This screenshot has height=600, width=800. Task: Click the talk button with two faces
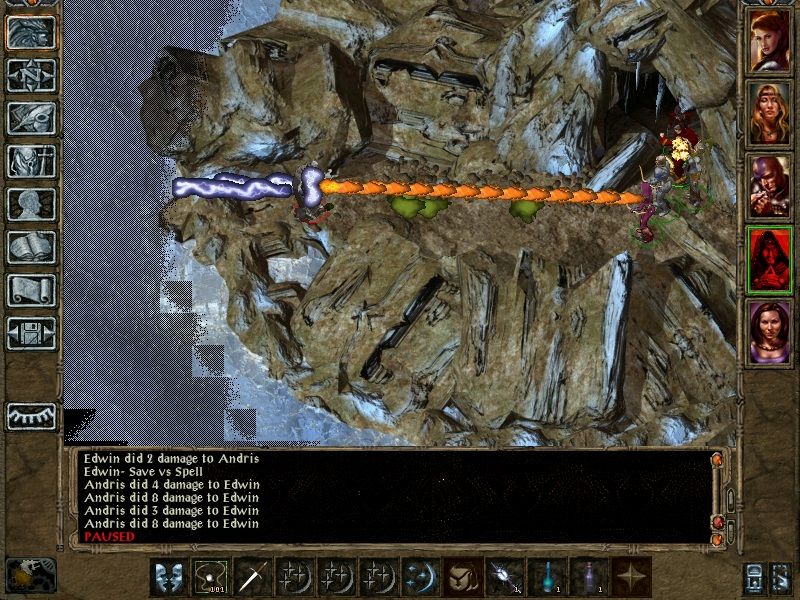pos(170,578)
